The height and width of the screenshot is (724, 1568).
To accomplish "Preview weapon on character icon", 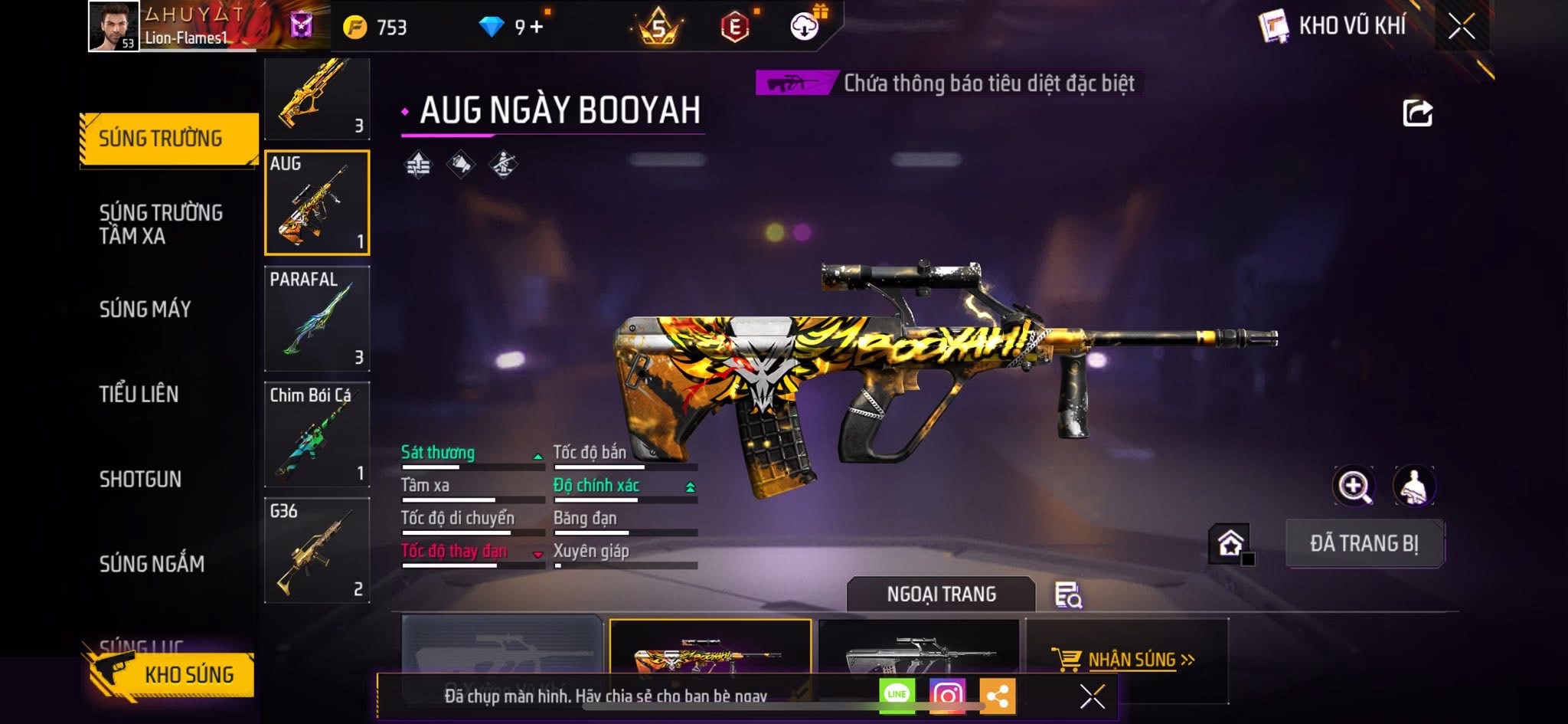I will click(1413, 486).
